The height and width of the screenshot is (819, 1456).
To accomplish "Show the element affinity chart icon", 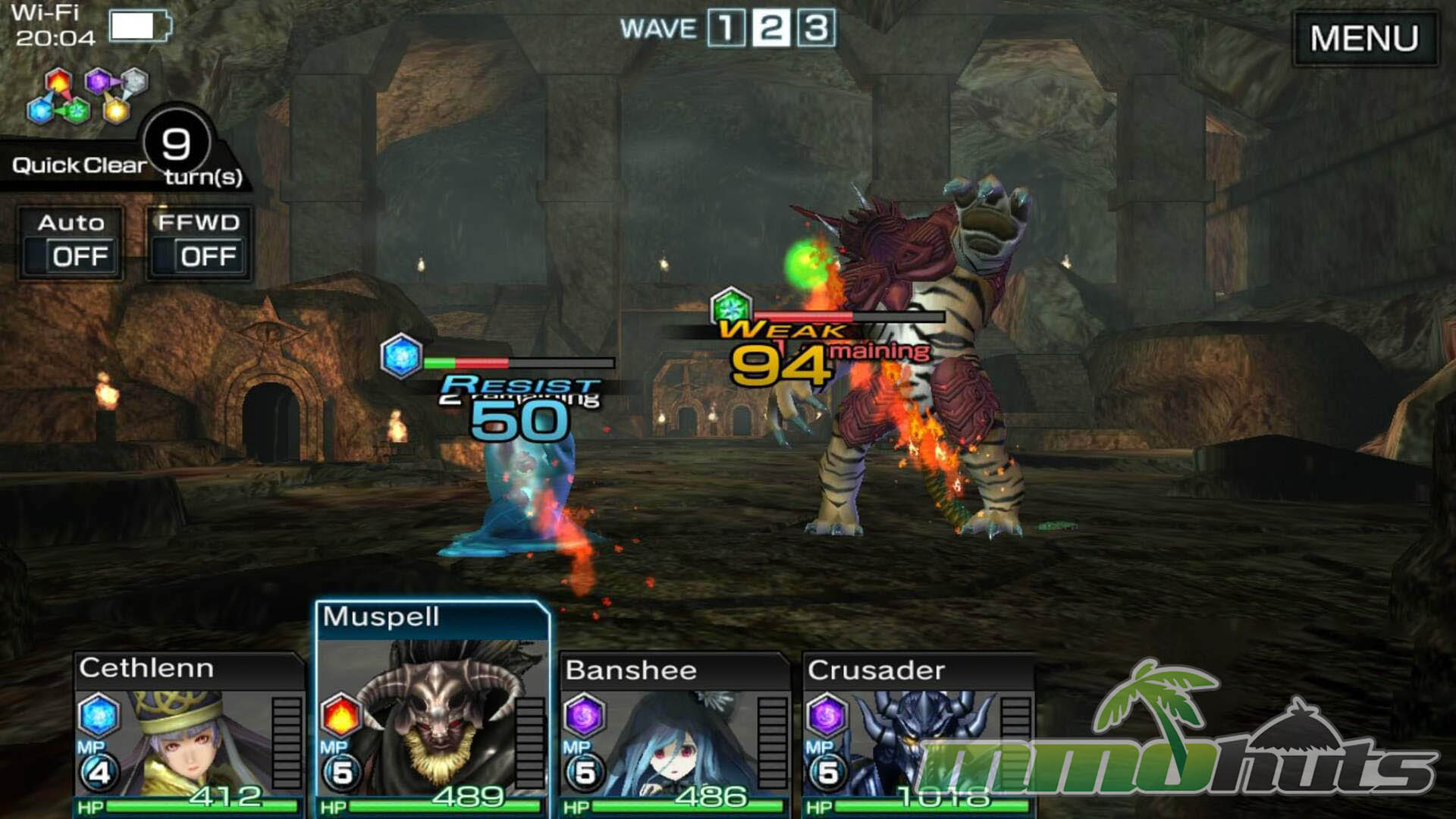I will [x=88, y=96].
